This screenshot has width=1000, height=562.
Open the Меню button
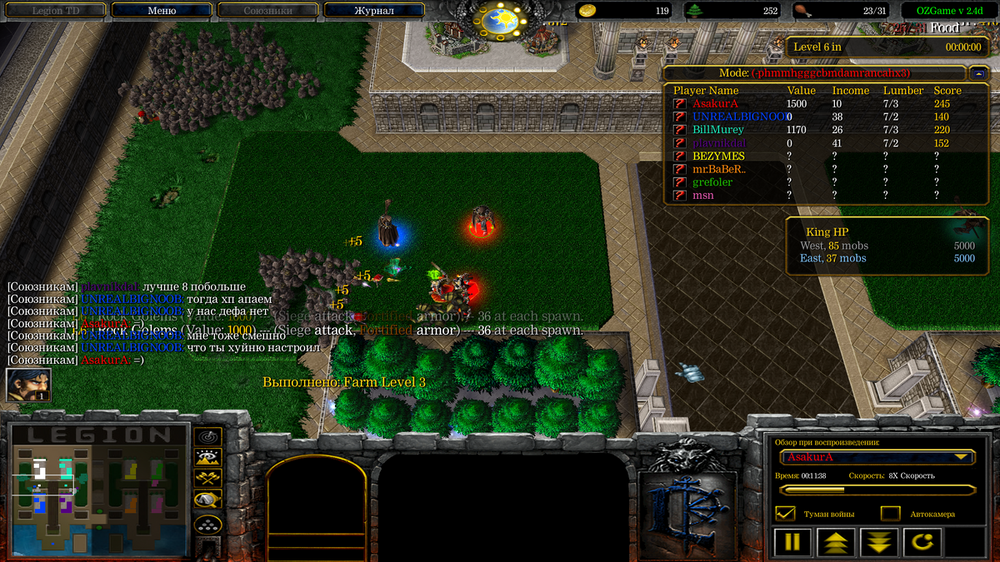pos(161,11)
